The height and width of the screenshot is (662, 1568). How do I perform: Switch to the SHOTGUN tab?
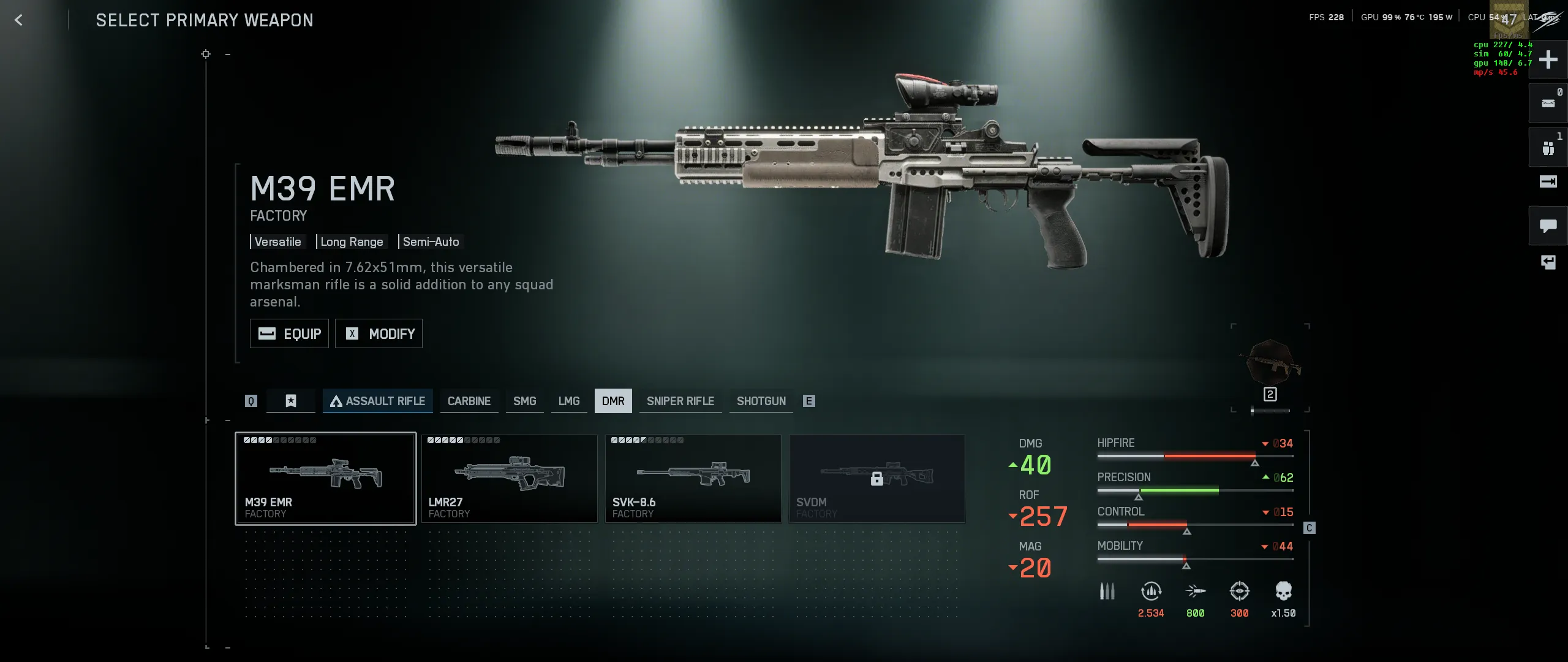(761, 401)
